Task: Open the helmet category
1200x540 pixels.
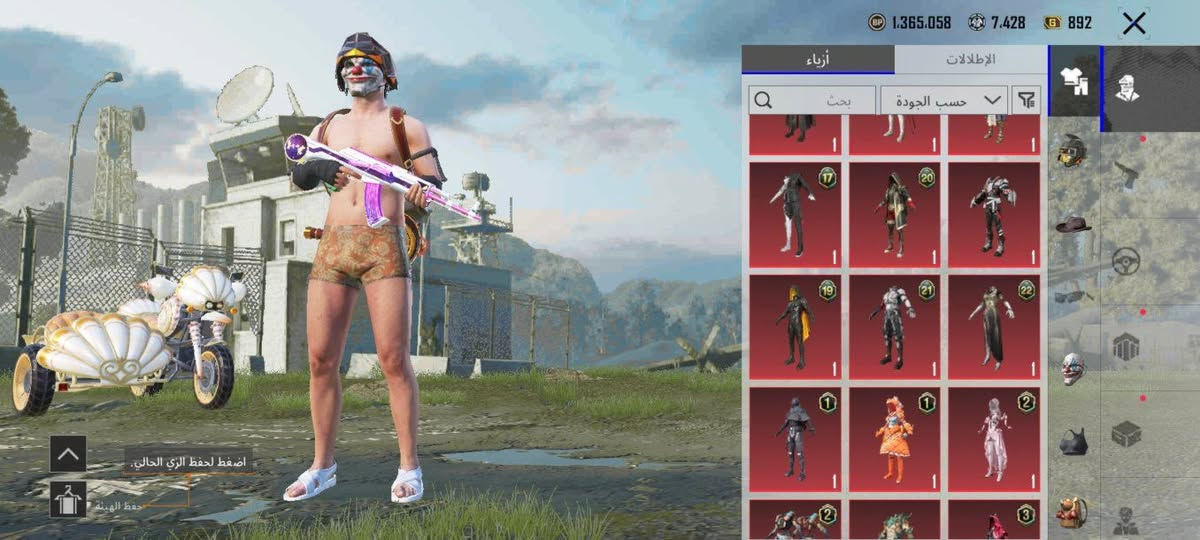Action: pyautogui.click(x=1072, y=152)
